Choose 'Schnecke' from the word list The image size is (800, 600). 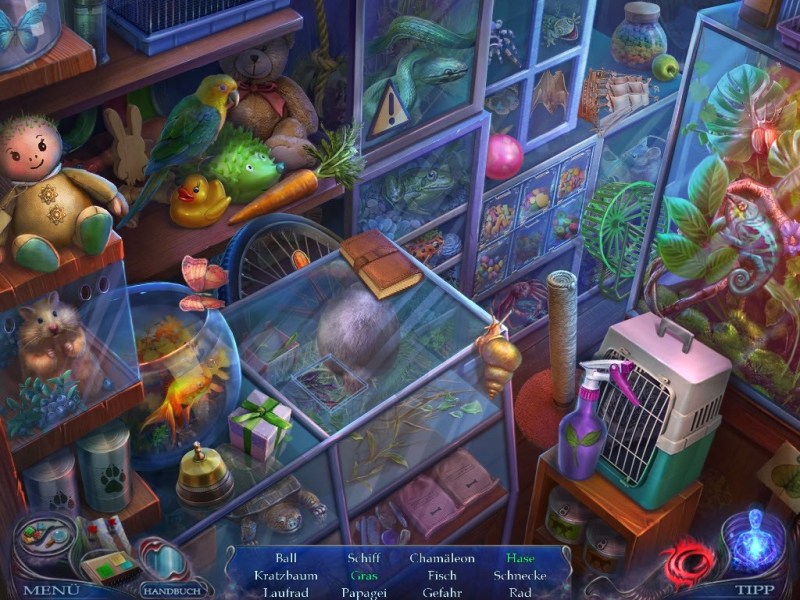click(x=519, y=576)
